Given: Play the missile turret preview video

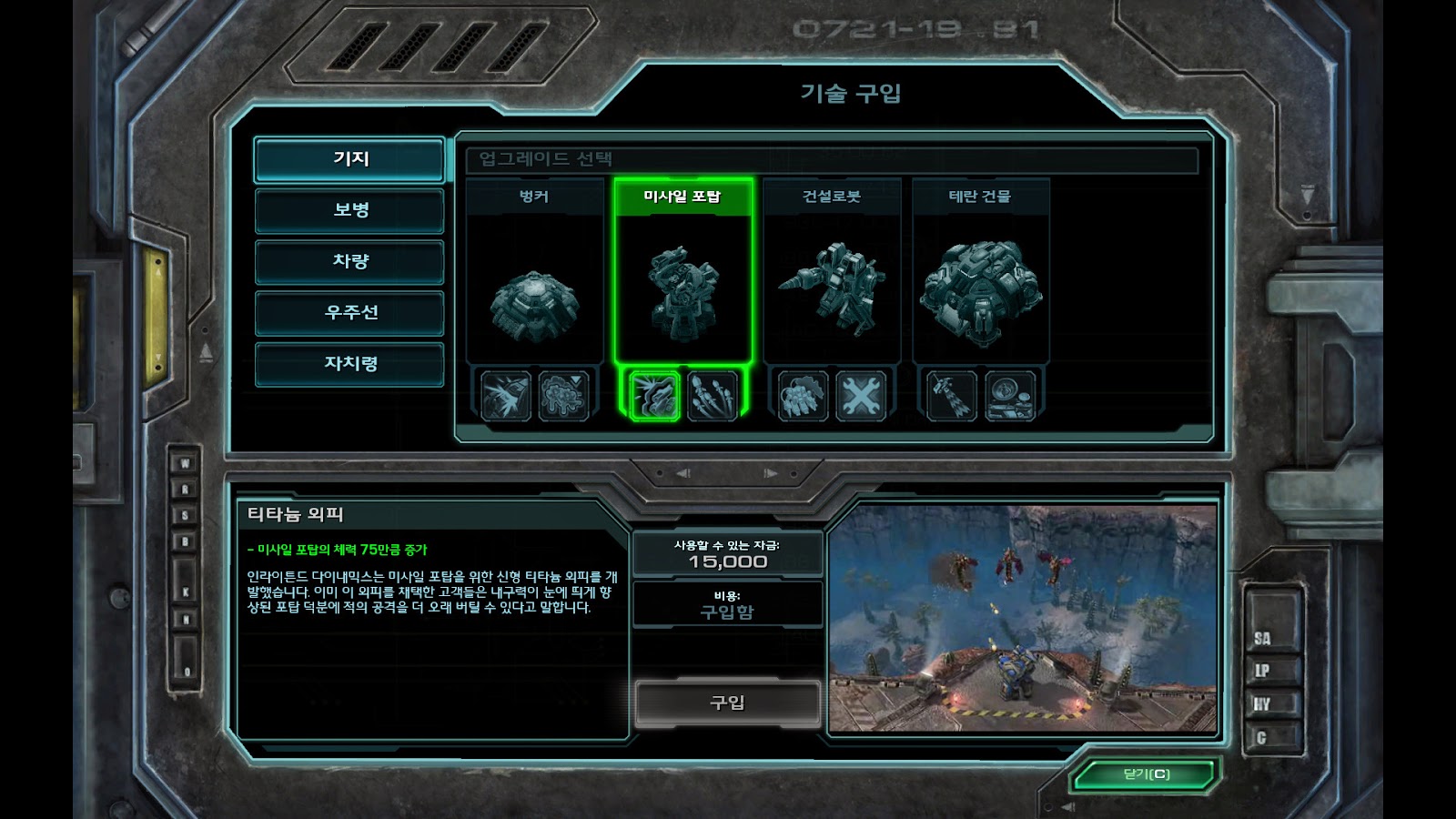Looking at the screenshot, I should click(x=1023, y=619).
